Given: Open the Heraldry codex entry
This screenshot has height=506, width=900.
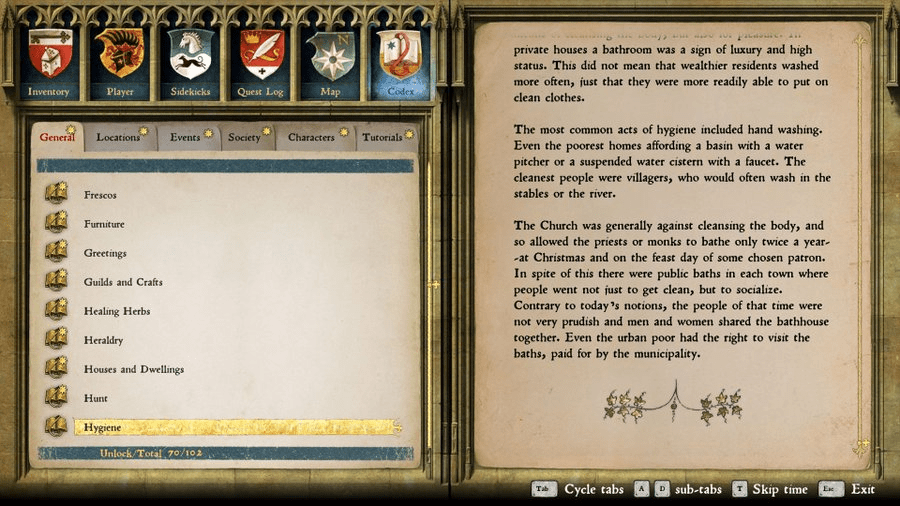Looking at the screenshot, I should pyautogui.click(x=104, y=340).
